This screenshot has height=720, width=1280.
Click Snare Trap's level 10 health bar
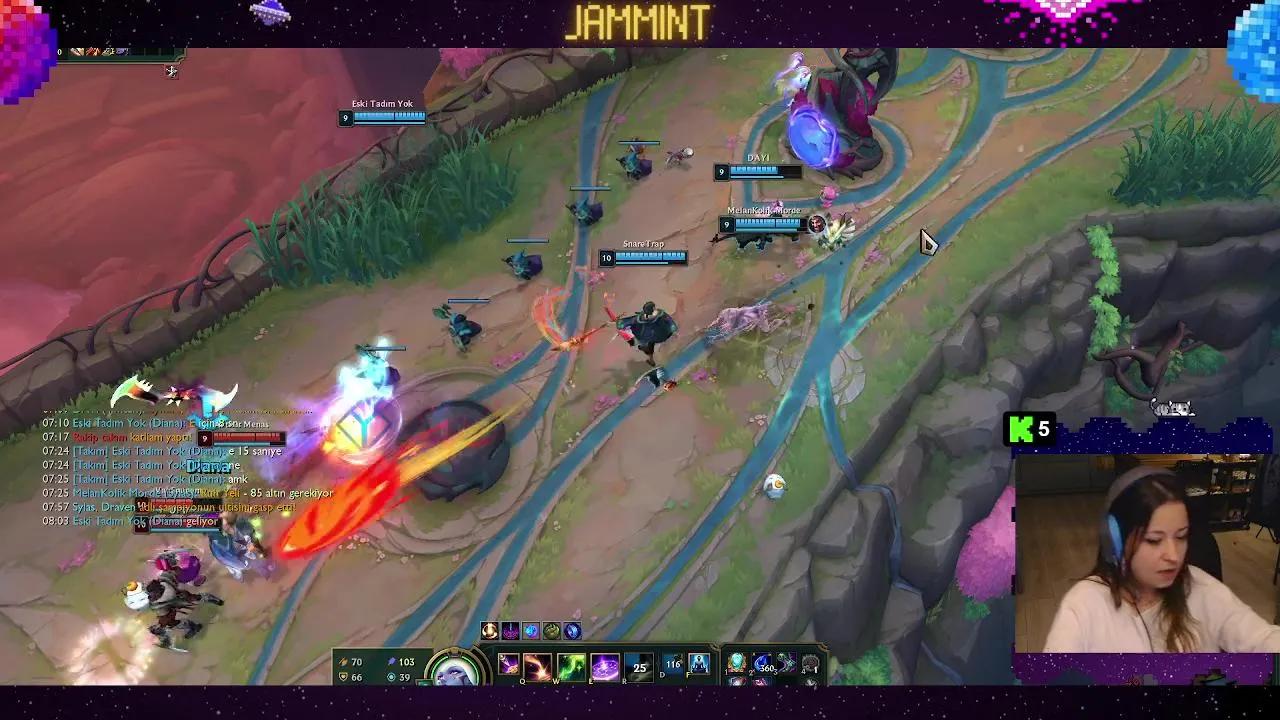coord(648,258)
